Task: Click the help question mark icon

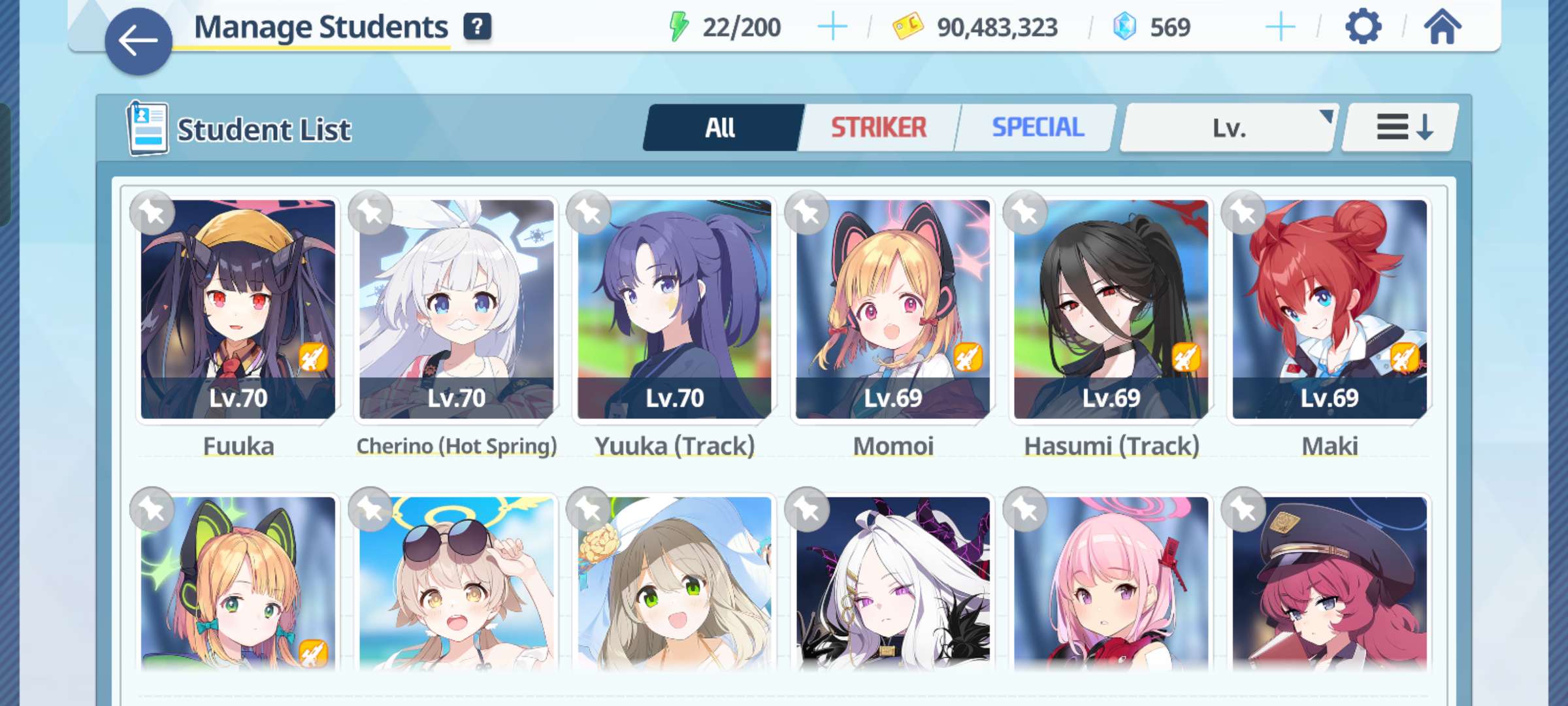Action: (478, 27)
